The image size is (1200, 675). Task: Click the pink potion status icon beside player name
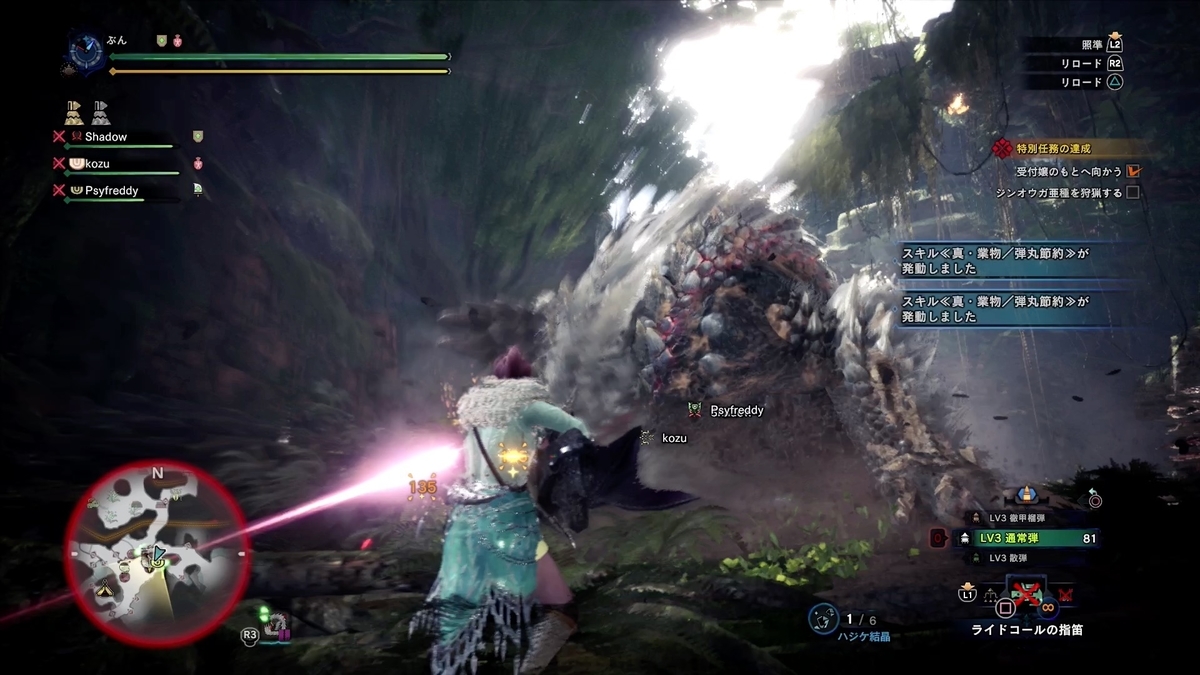pyautogui.click(x=178, y=41)
